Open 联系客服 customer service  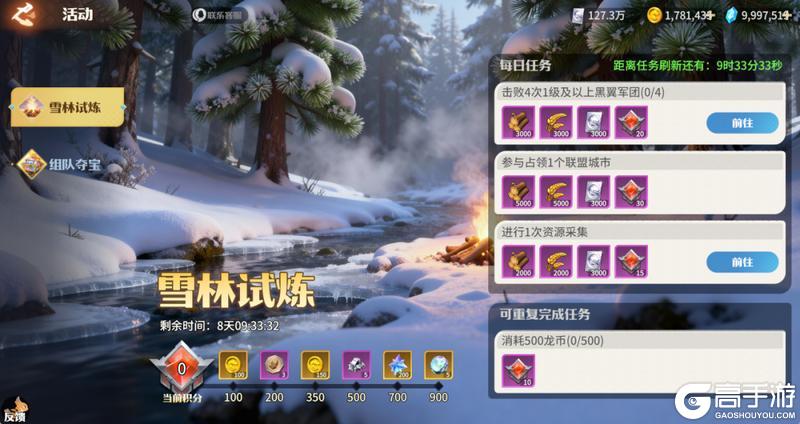(x=218, y=15)
